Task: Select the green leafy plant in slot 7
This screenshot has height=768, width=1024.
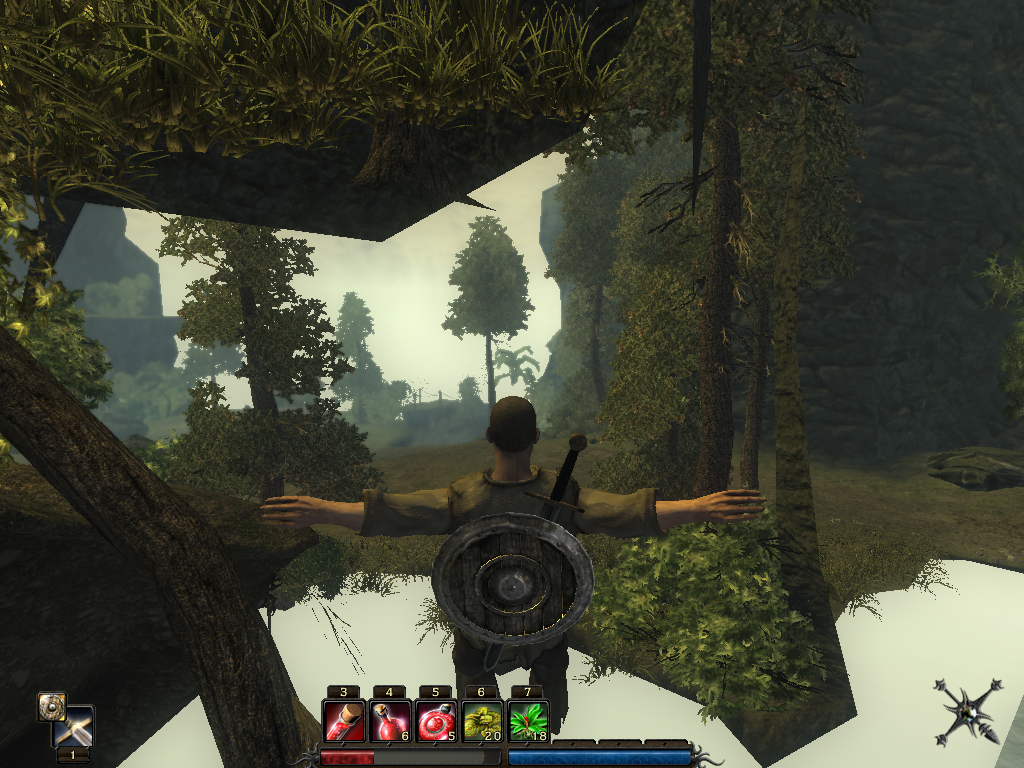Action: click(527, 721)
